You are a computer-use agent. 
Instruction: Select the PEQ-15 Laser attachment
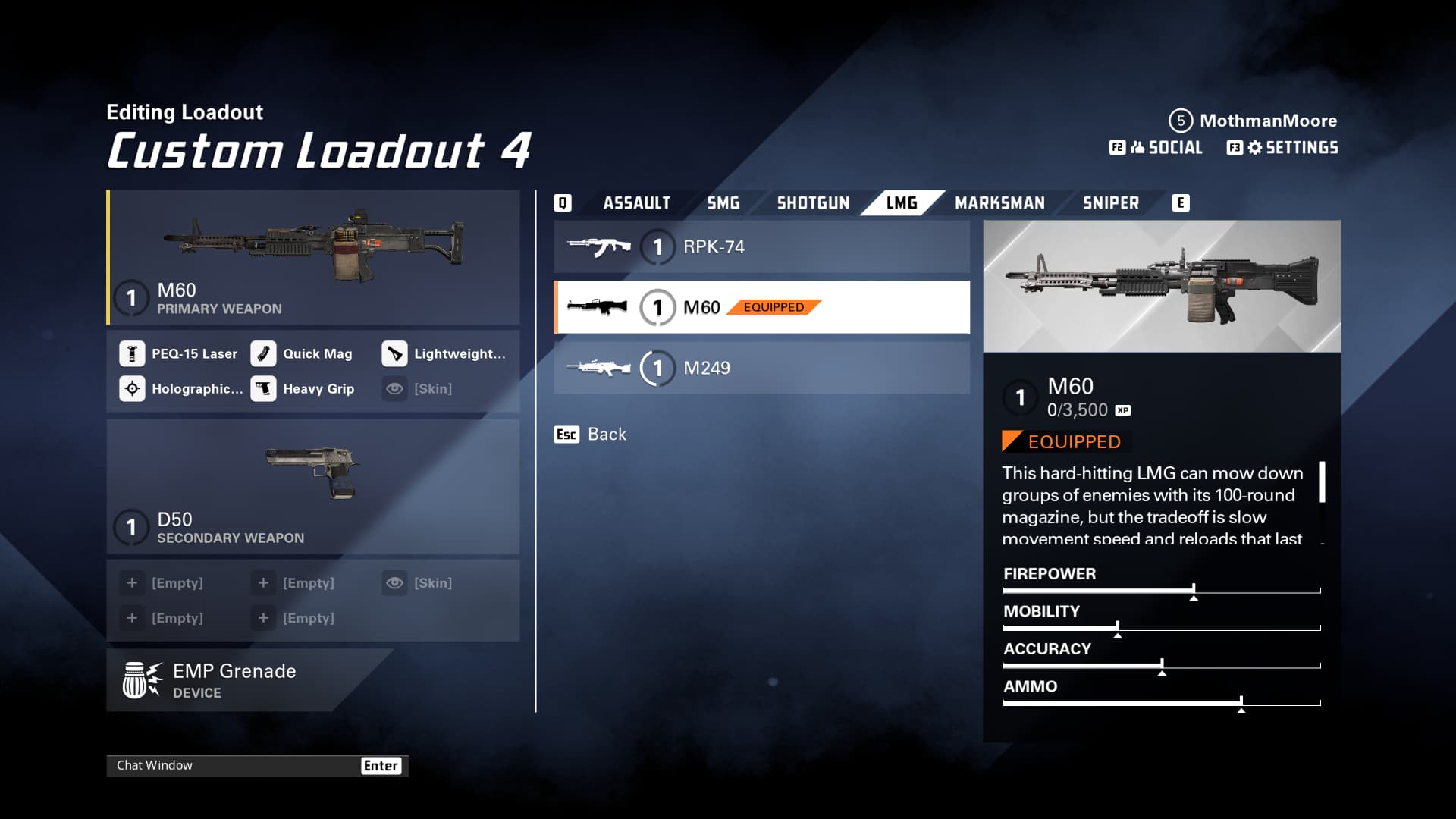pos(179,354)
